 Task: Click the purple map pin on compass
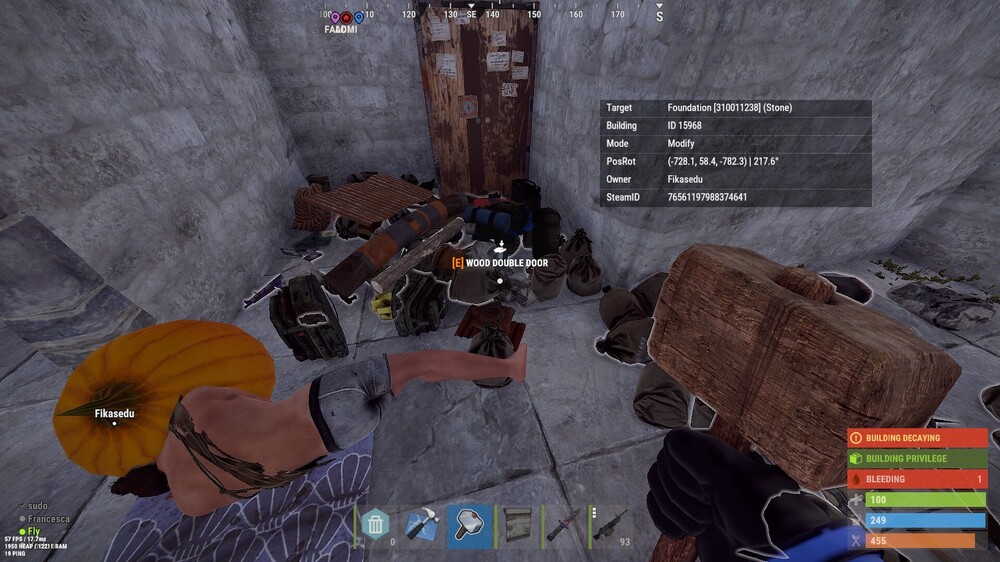(335, 17)
